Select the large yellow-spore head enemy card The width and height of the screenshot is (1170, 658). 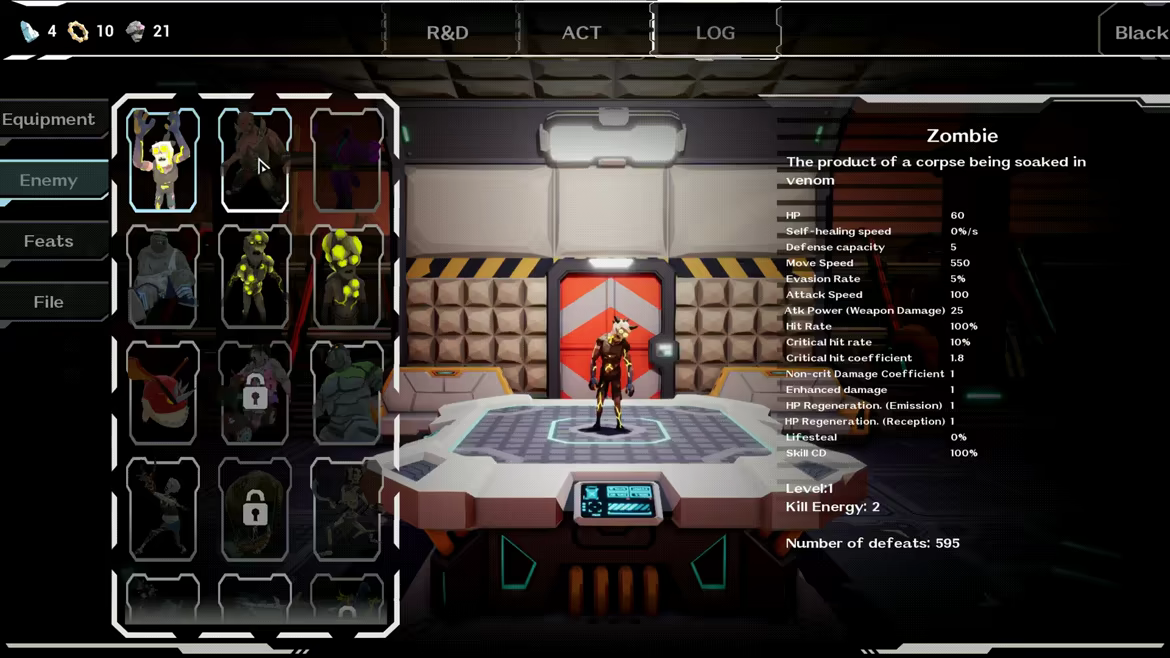click(347, 276)
